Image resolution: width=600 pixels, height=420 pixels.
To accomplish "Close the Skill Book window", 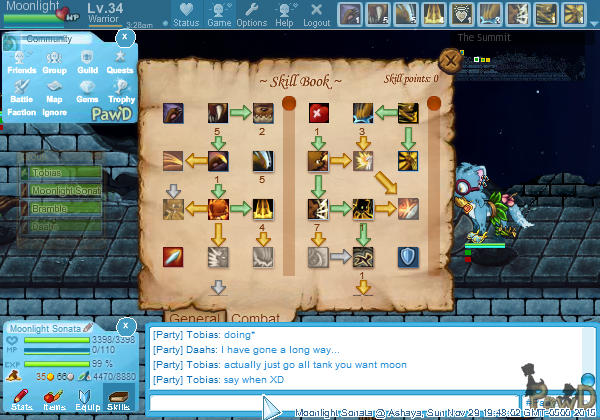I will coord(451,60).
